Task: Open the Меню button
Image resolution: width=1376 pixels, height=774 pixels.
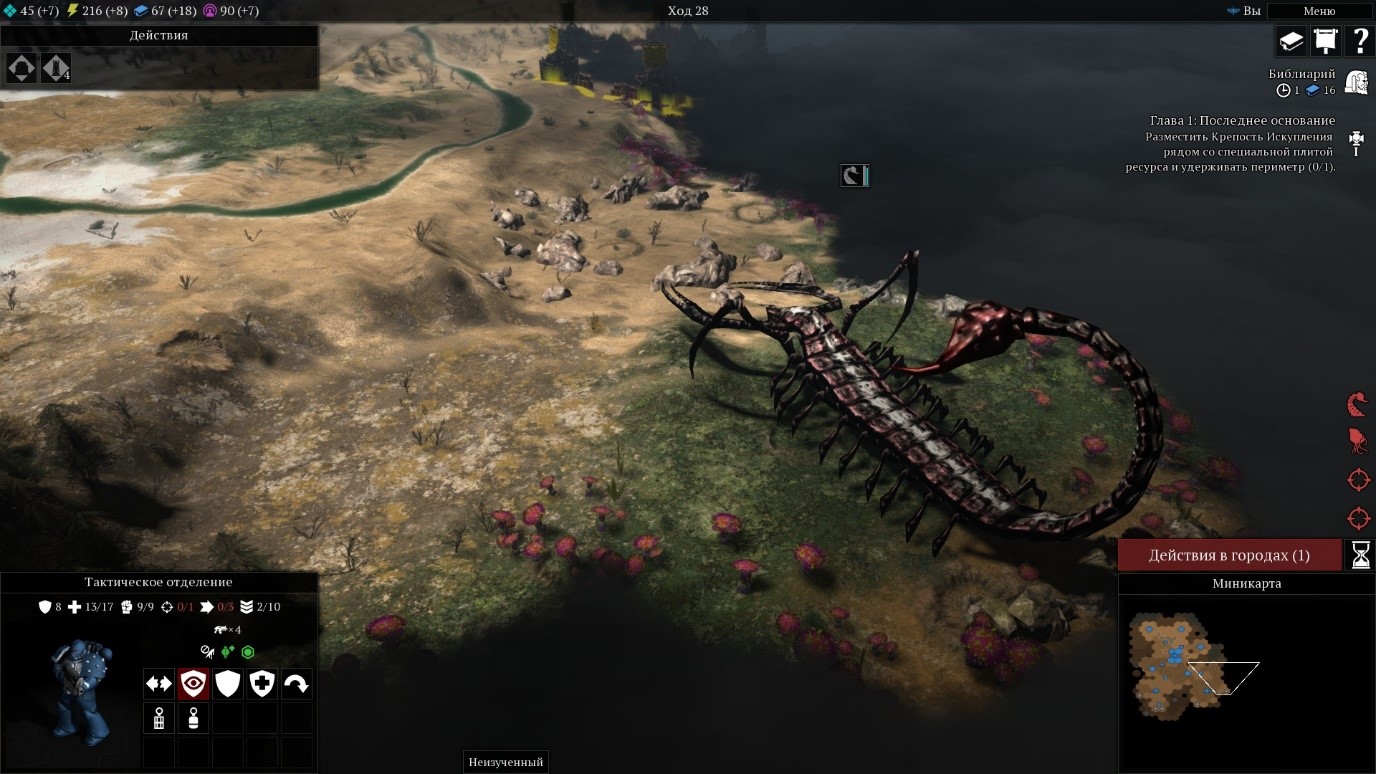Action: click(1319, 11)
